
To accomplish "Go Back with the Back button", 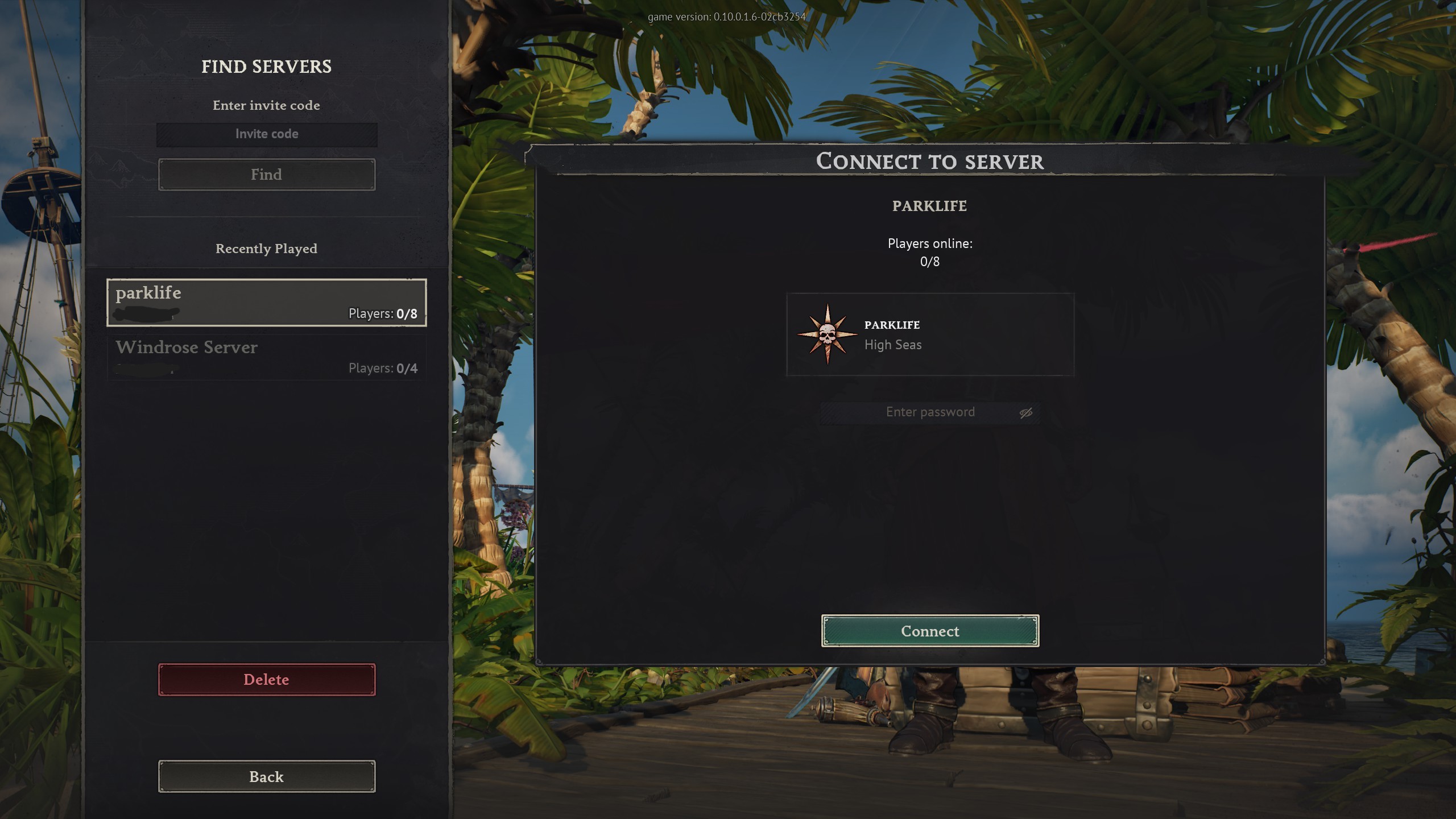I will click(266, 776).
